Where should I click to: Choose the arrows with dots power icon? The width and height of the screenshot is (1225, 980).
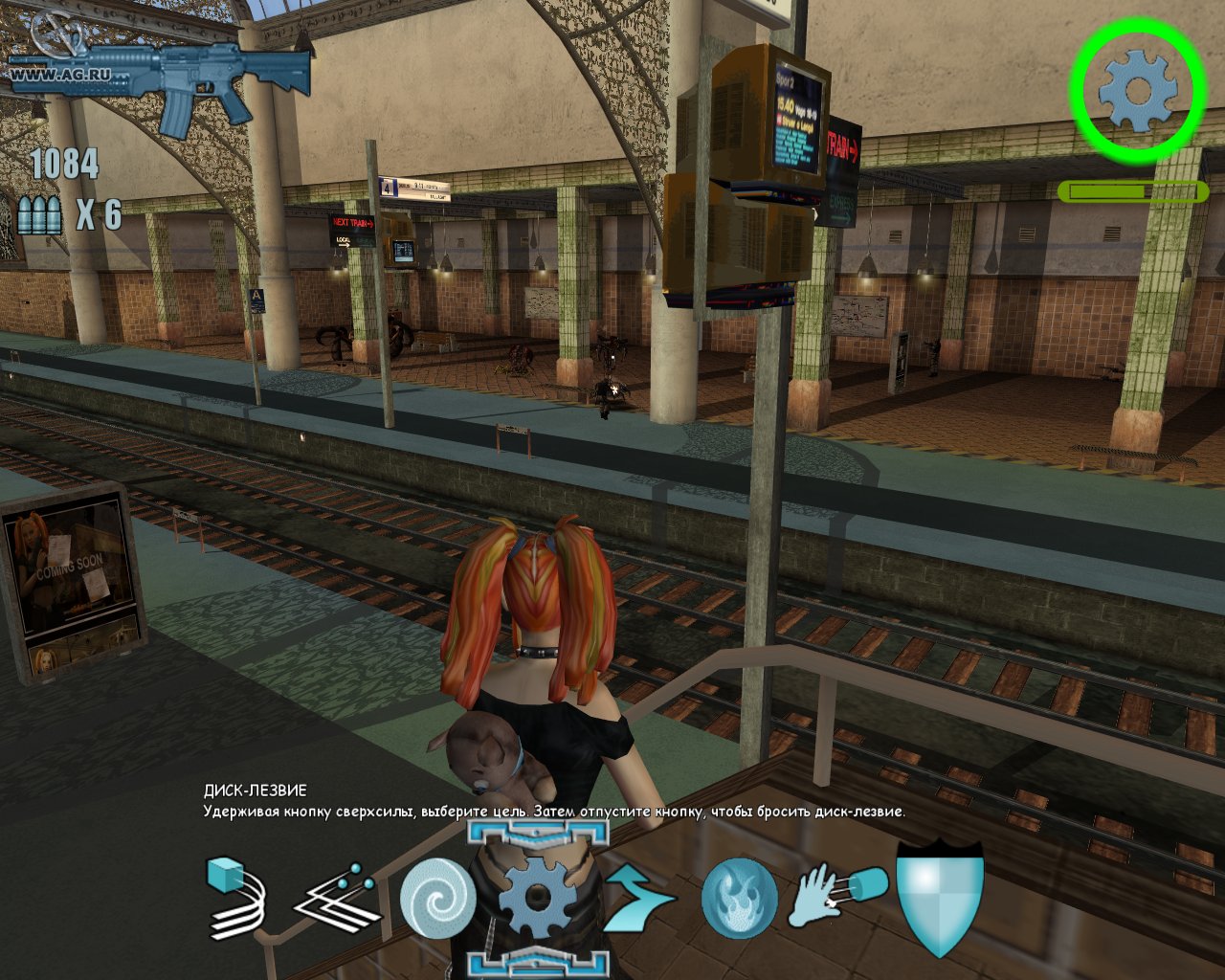pos(337,900)
